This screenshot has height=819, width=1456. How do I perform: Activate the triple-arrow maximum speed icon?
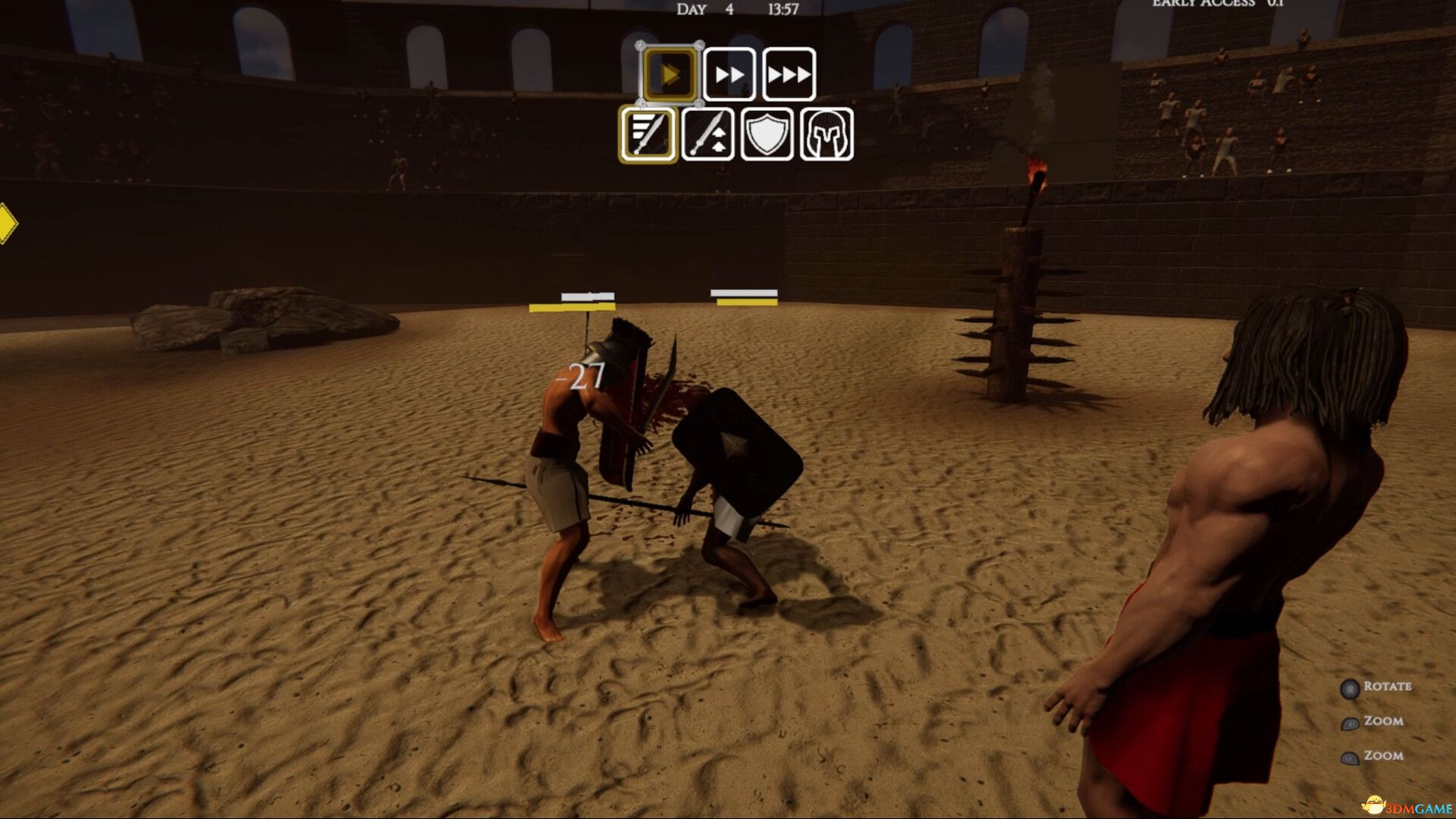pyautogui.click(x=789, y=74)
